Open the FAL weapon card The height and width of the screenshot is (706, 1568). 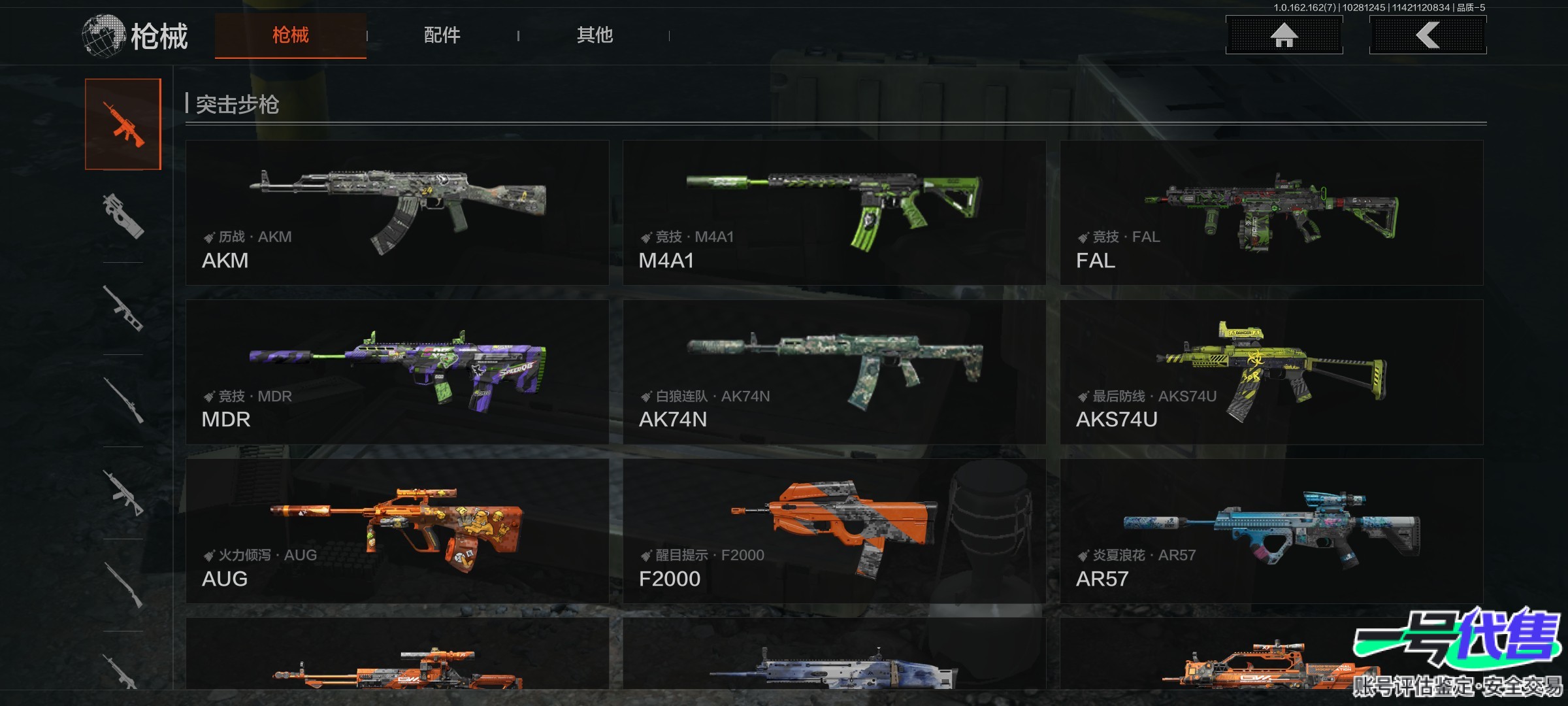point(1271,212)
